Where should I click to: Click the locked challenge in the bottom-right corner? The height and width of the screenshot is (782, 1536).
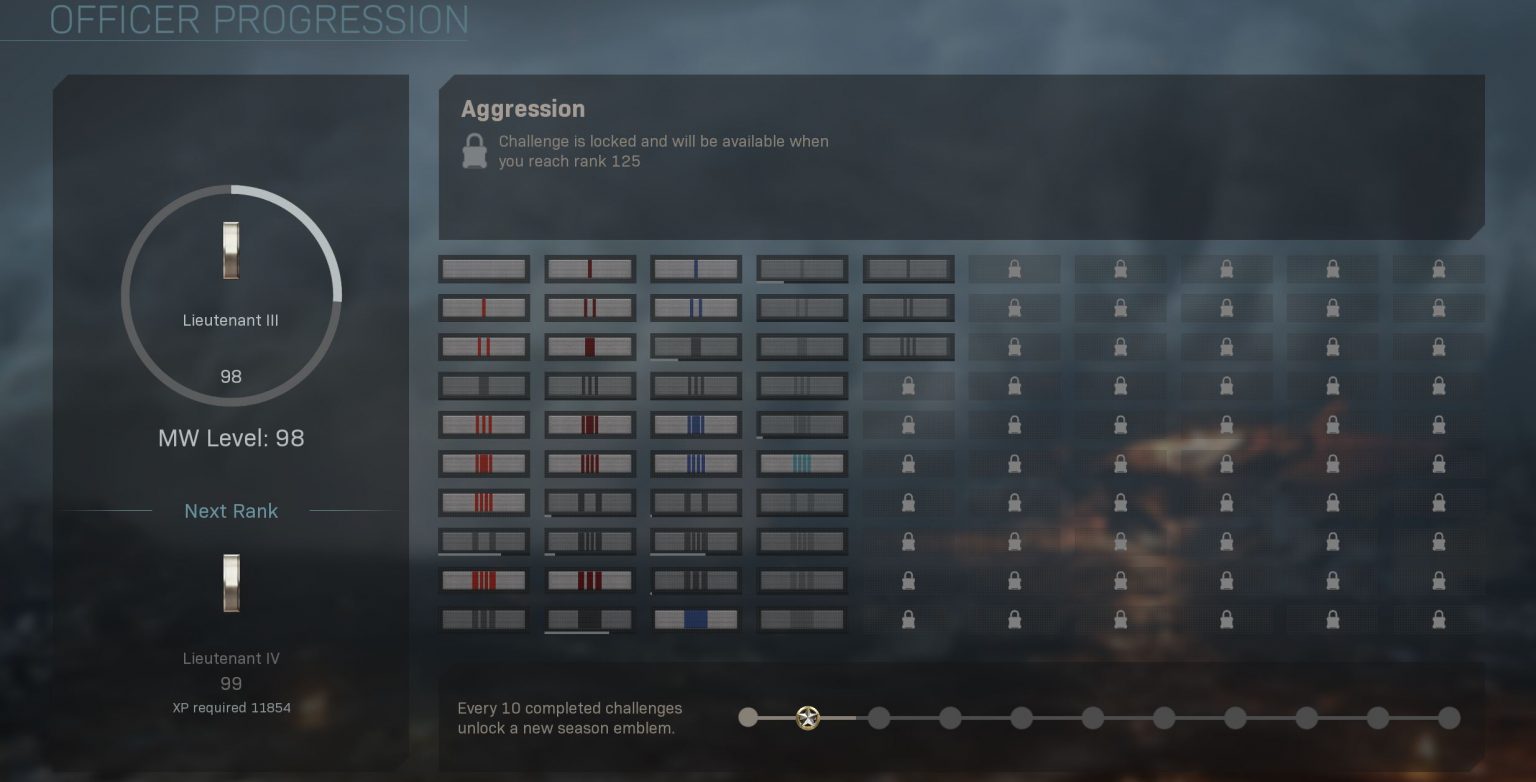(x=1438, y=618)
